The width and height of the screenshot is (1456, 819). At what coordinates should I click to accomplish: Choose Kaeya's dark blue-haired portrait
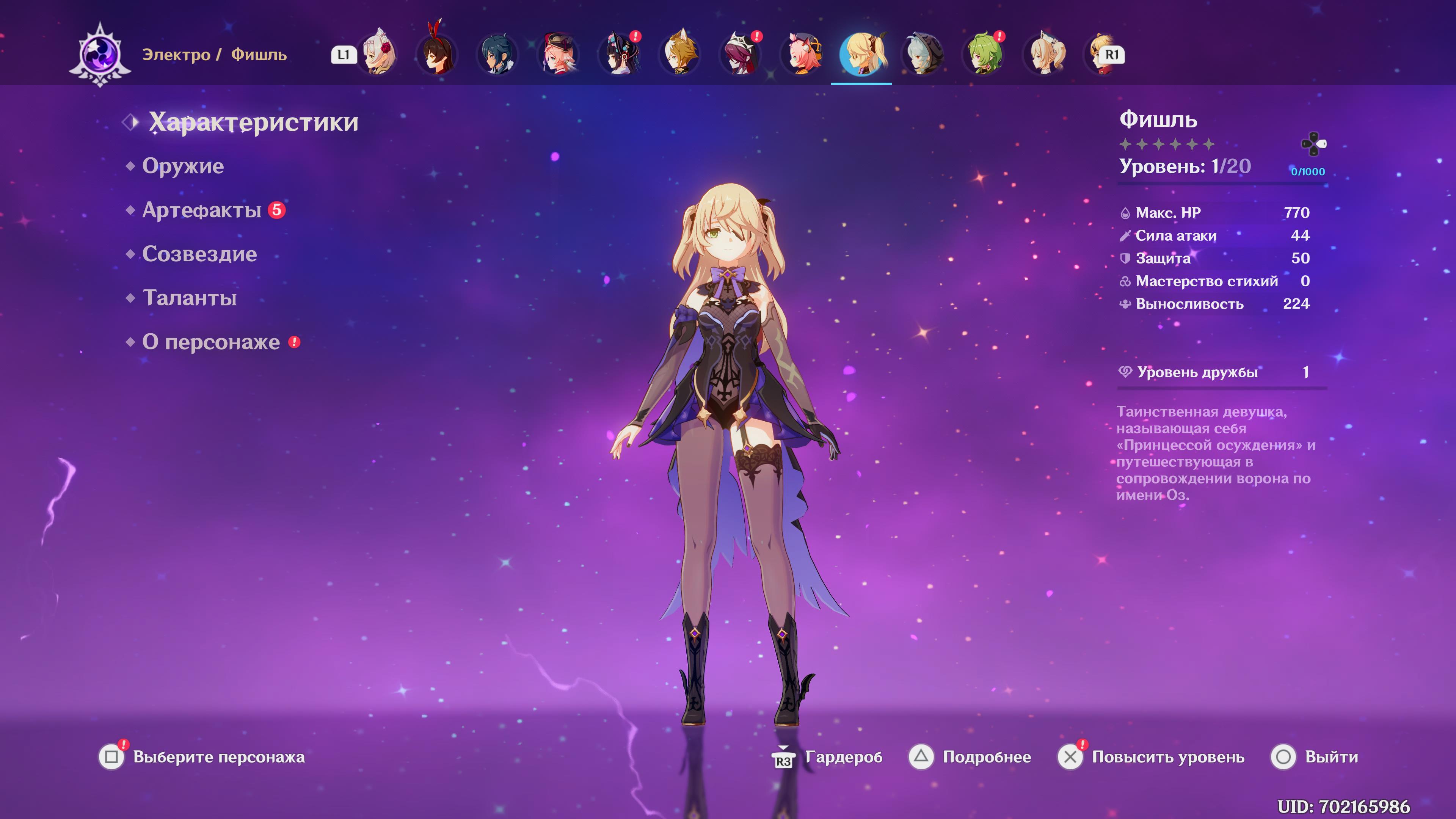point(497,55)
